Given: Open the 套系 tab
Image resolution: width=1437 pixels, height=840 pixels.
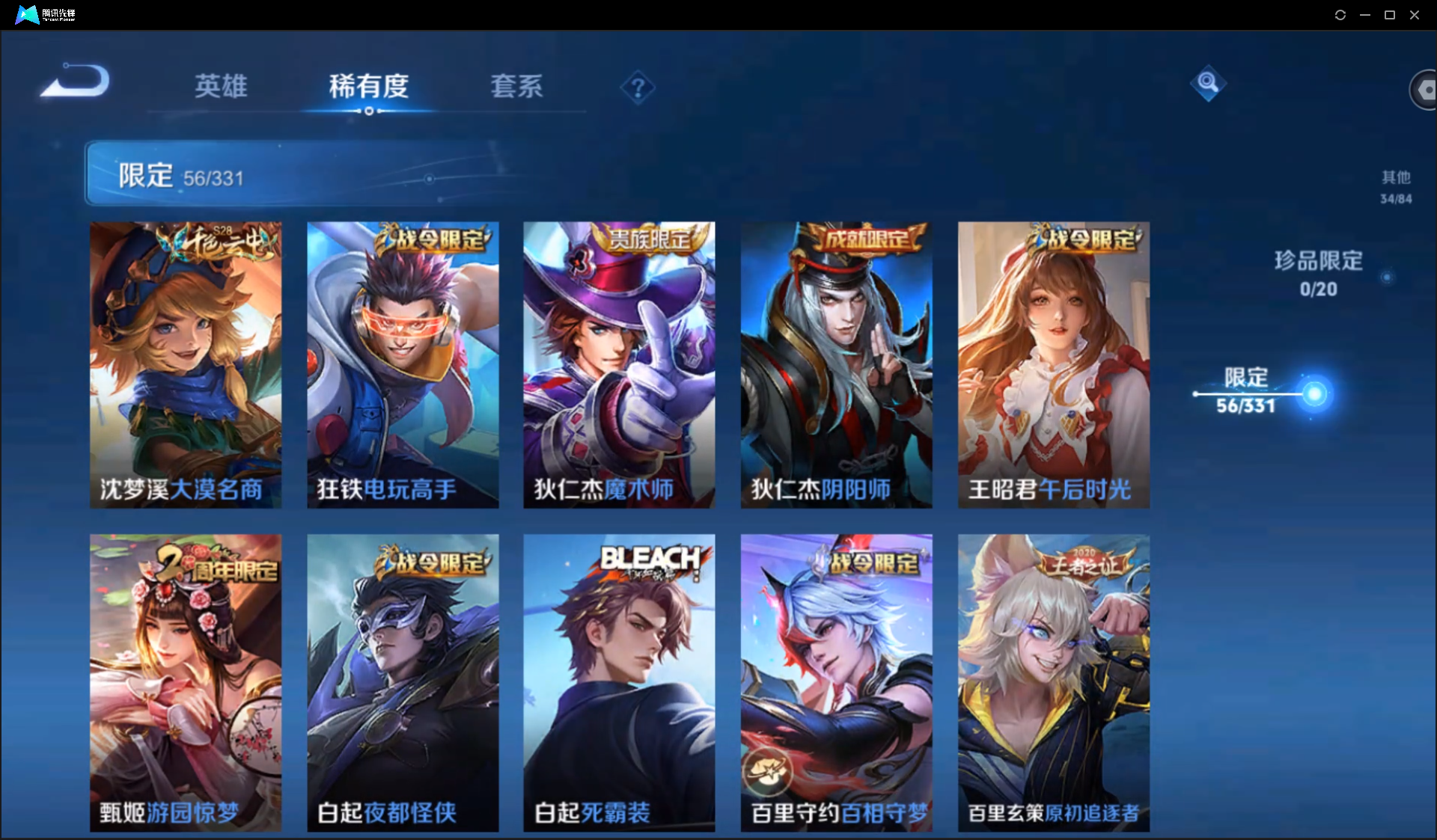Looking at the screenshot, I should pos(516,86).
